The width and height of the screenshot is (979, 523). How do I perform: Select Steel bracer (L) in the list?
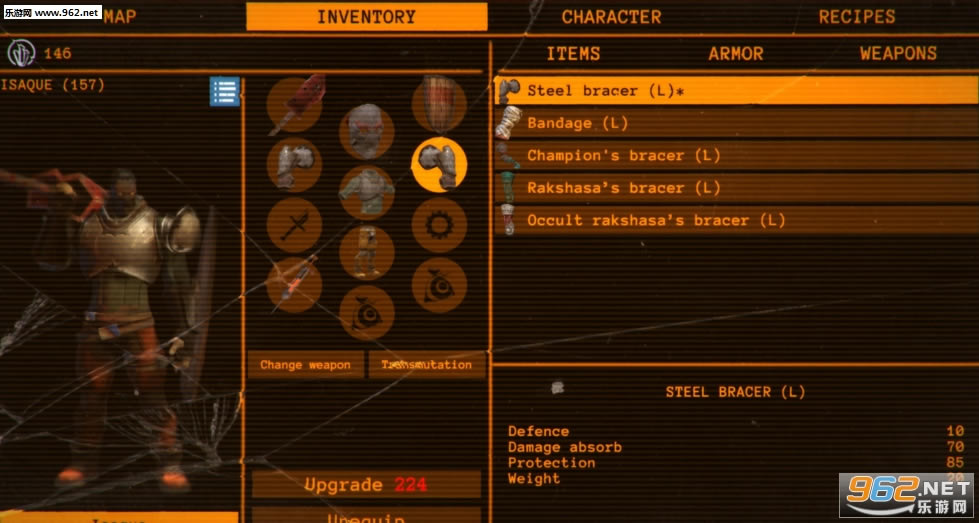click(736, 90)
